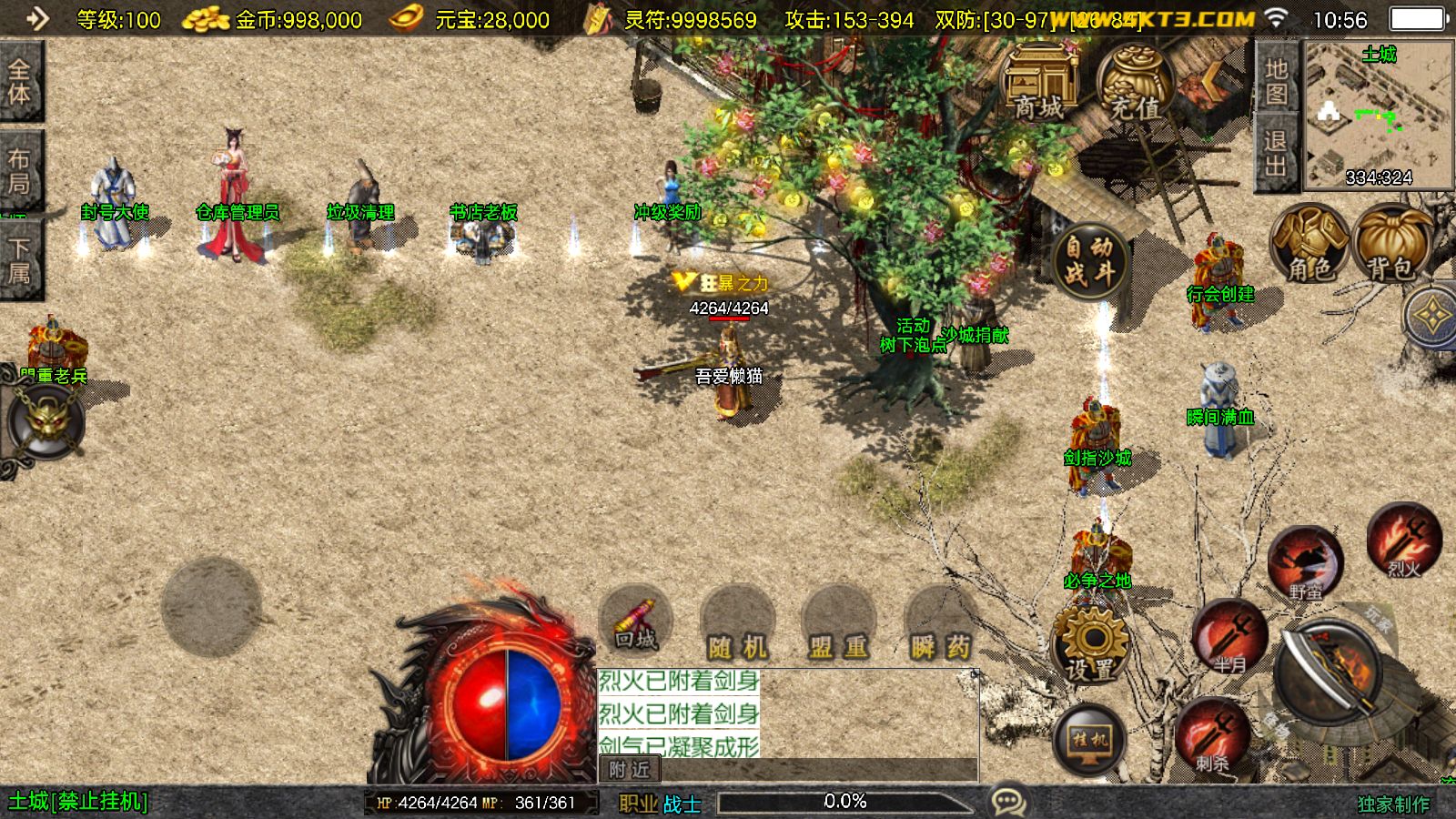Select the 全体 tab on left
The height and width of the screenshot is (819, 1456).
(x=19, y=82)
